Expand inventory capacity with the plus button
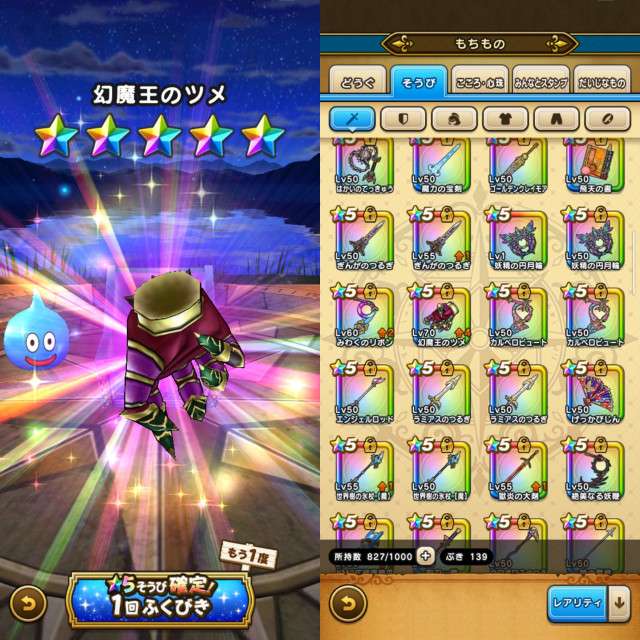The height and width of the screenshot is (640, 640). tap(426, 556)
